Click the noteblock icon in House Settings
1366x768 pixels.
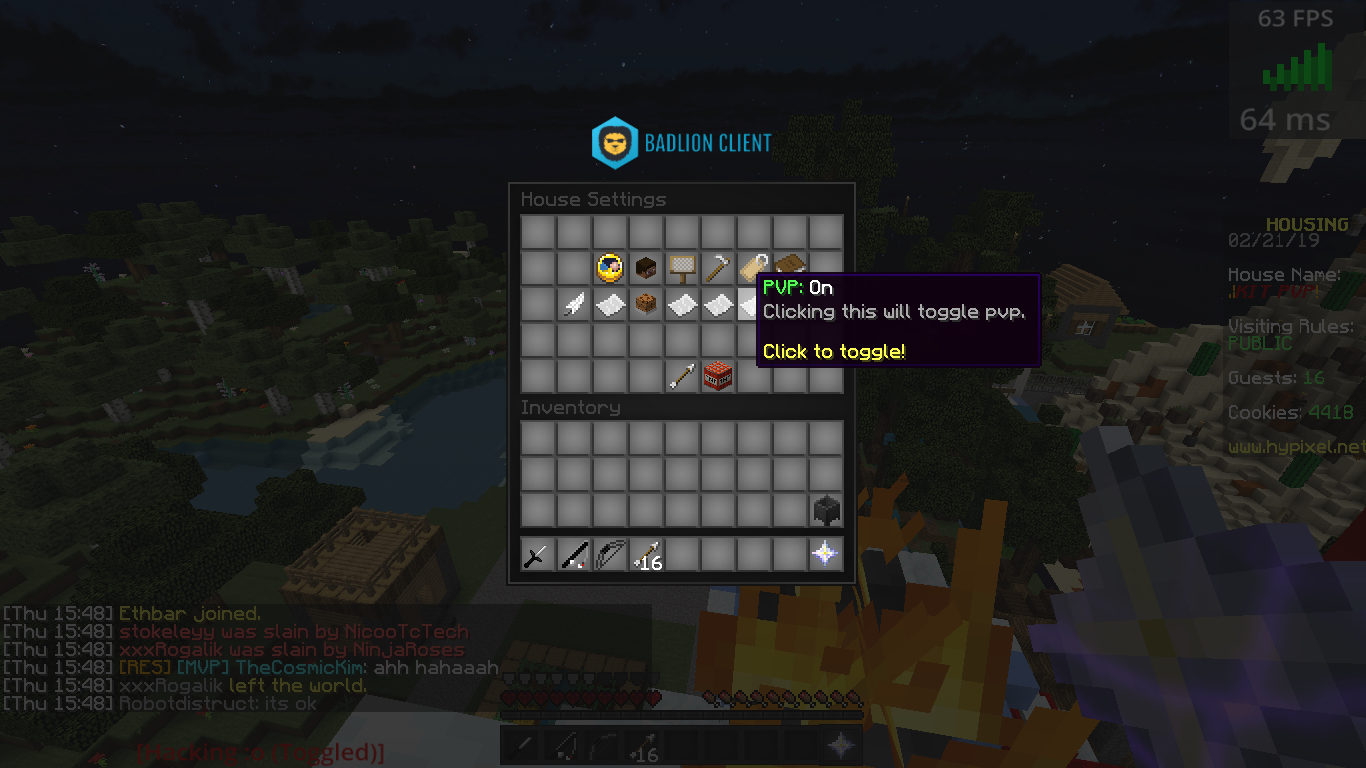click(x=646, y=304)
